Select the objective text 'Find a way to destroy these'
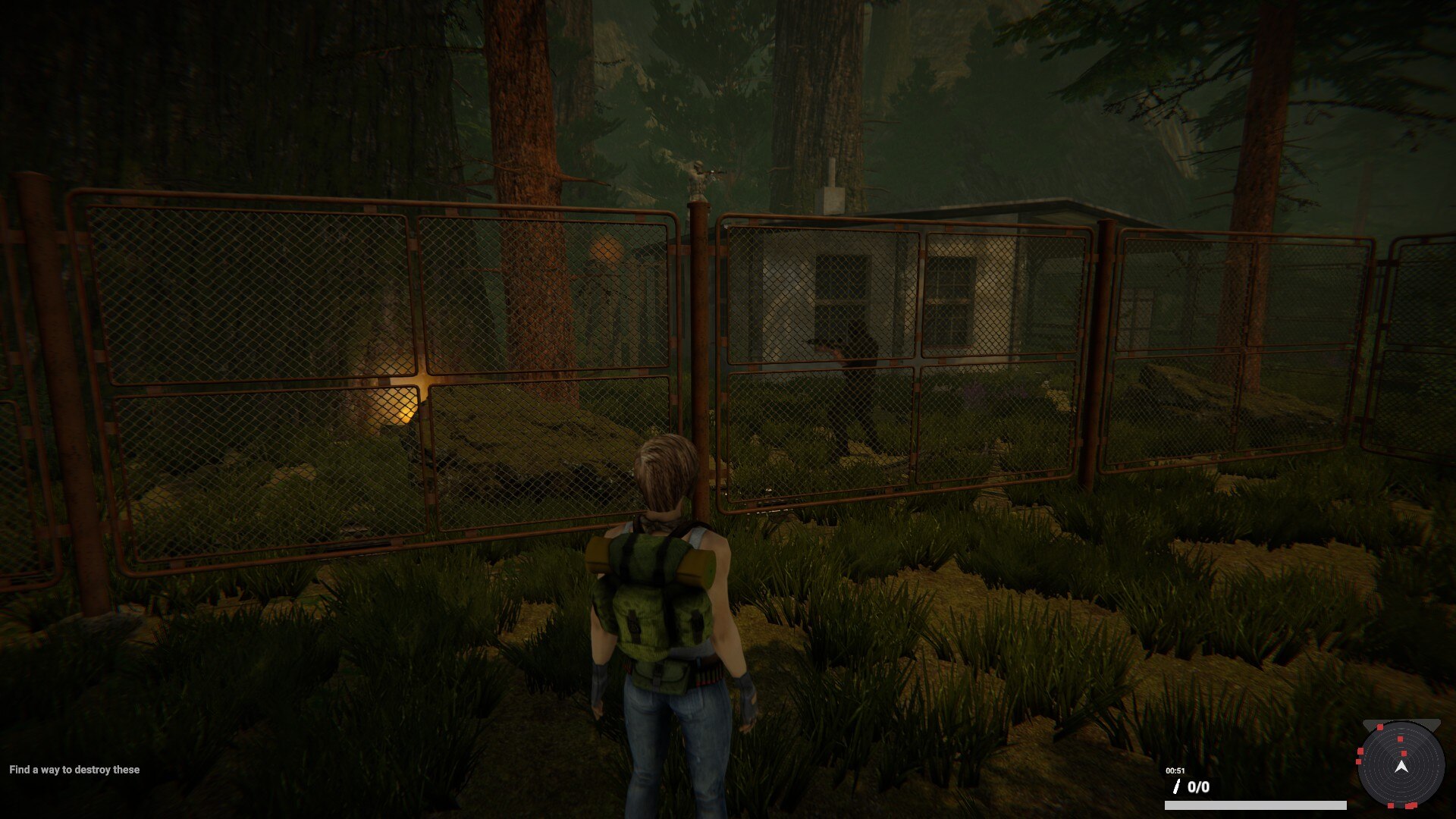The width and height of the screenshot is (1456, 819). [x=74, y=770]
